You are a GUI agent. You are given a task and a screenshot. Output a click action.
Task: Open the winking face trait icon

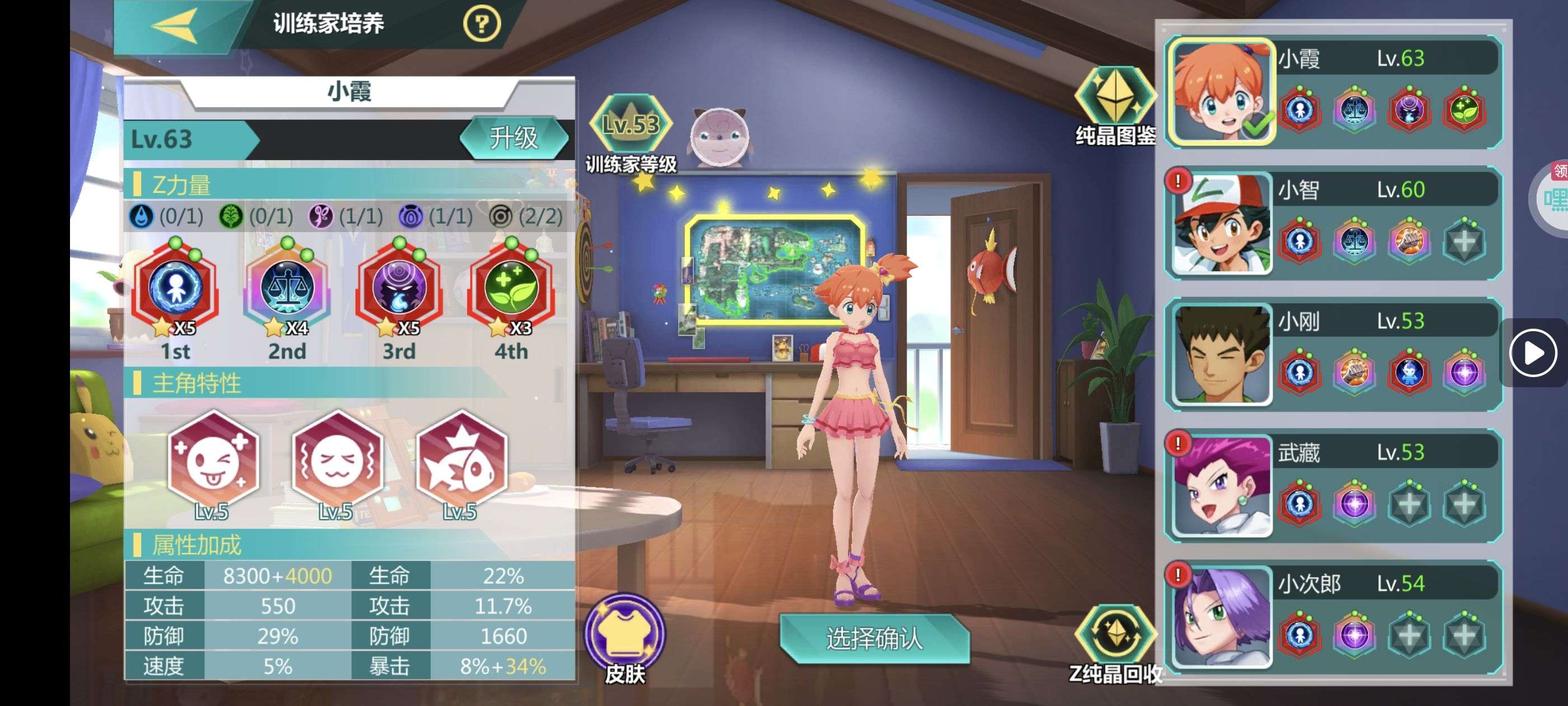pyautogui.click(x=212, y=460)
